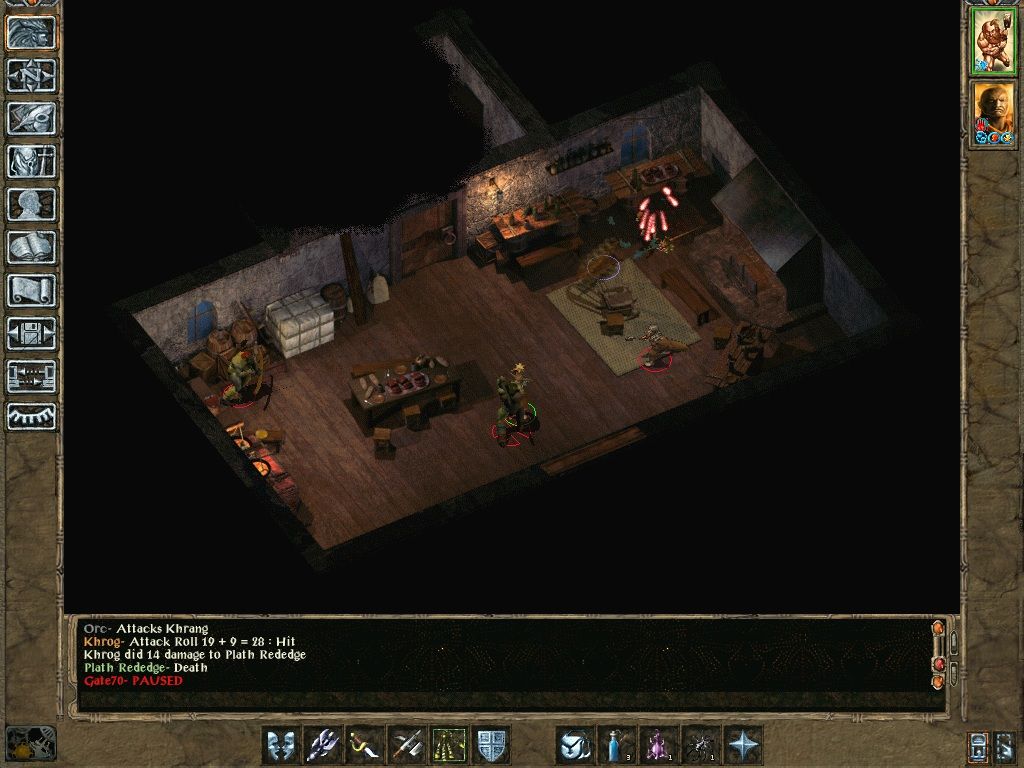Click the scroll icon in the left sidebar

(x=31, y=290)
